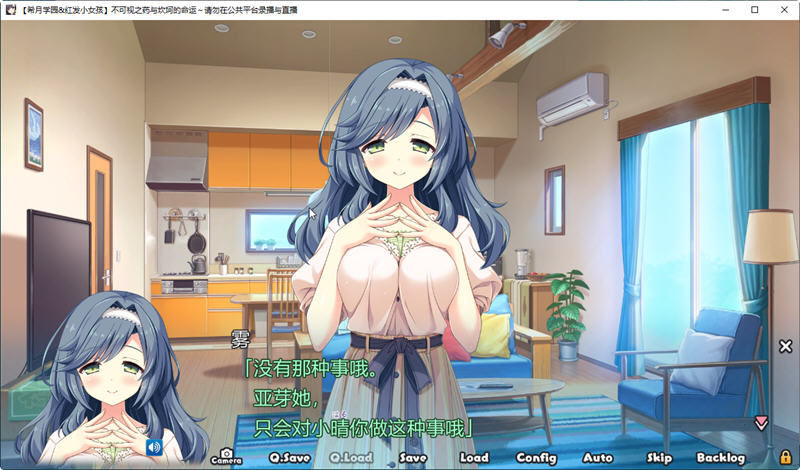
Task: Activate Skip mode
Action: click(x=659, y=457)
